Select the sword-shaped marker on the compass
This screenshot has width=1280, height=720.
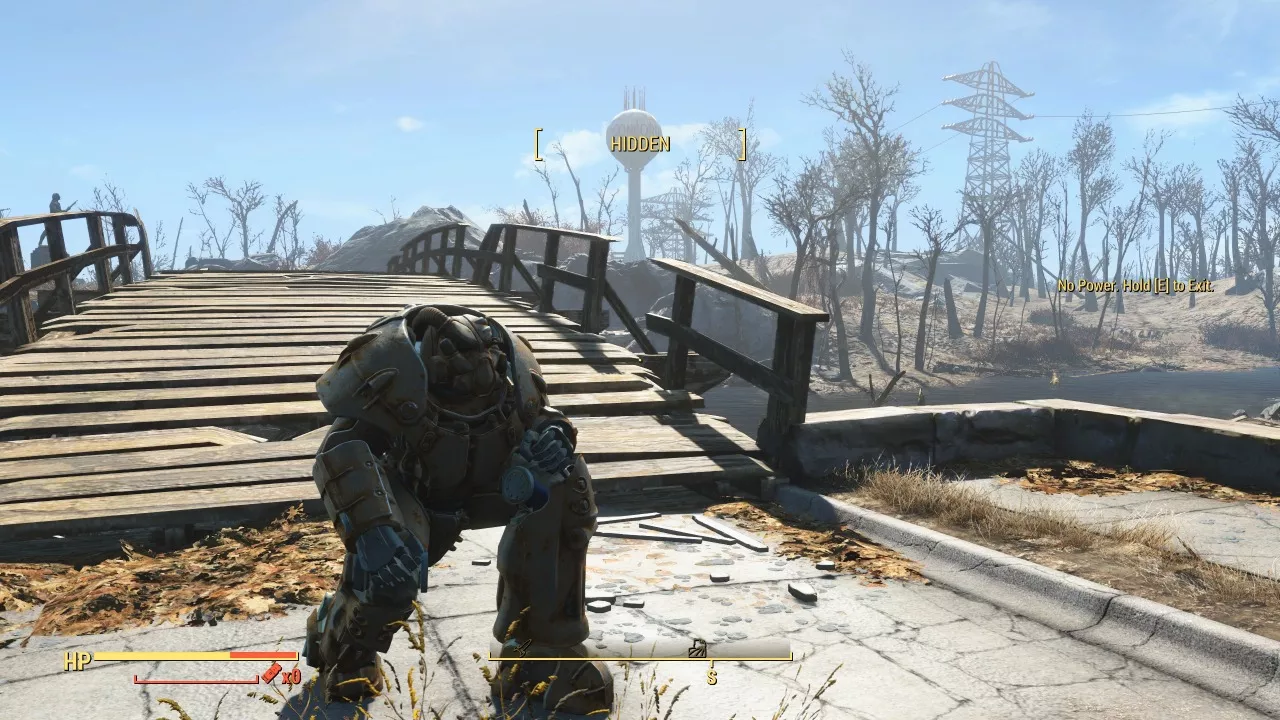pyautogui.click(x=526, y=648)
